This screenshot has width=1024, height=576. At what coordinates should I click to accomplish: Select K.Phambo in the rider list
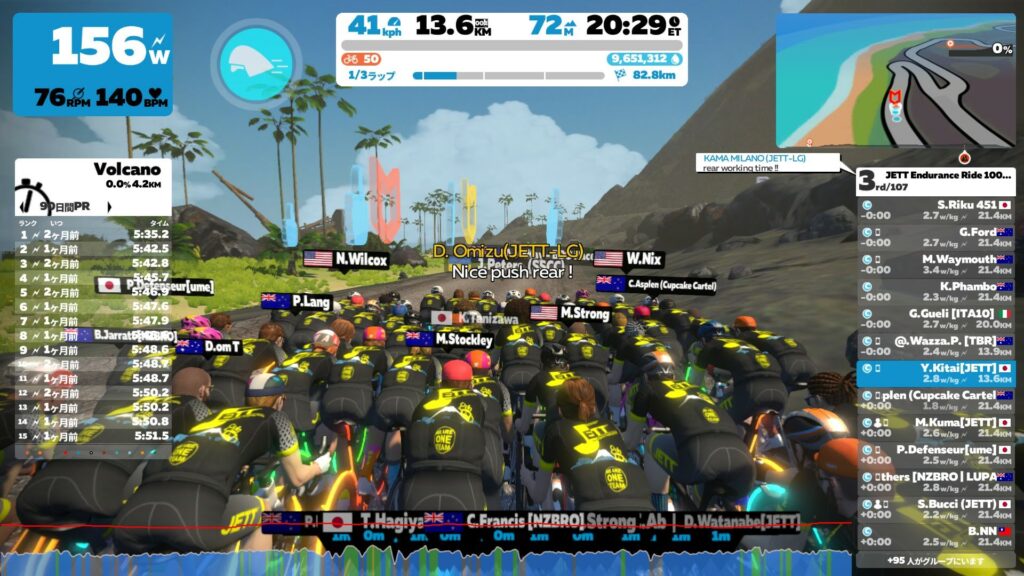935,291
